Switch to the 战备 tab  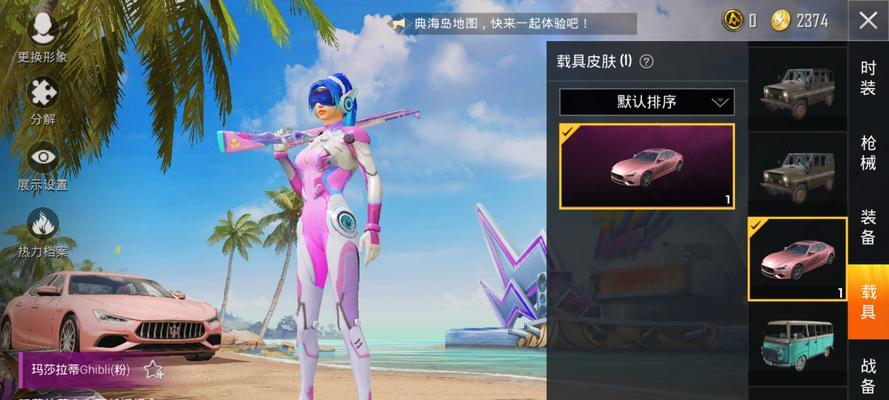[868, 374]
